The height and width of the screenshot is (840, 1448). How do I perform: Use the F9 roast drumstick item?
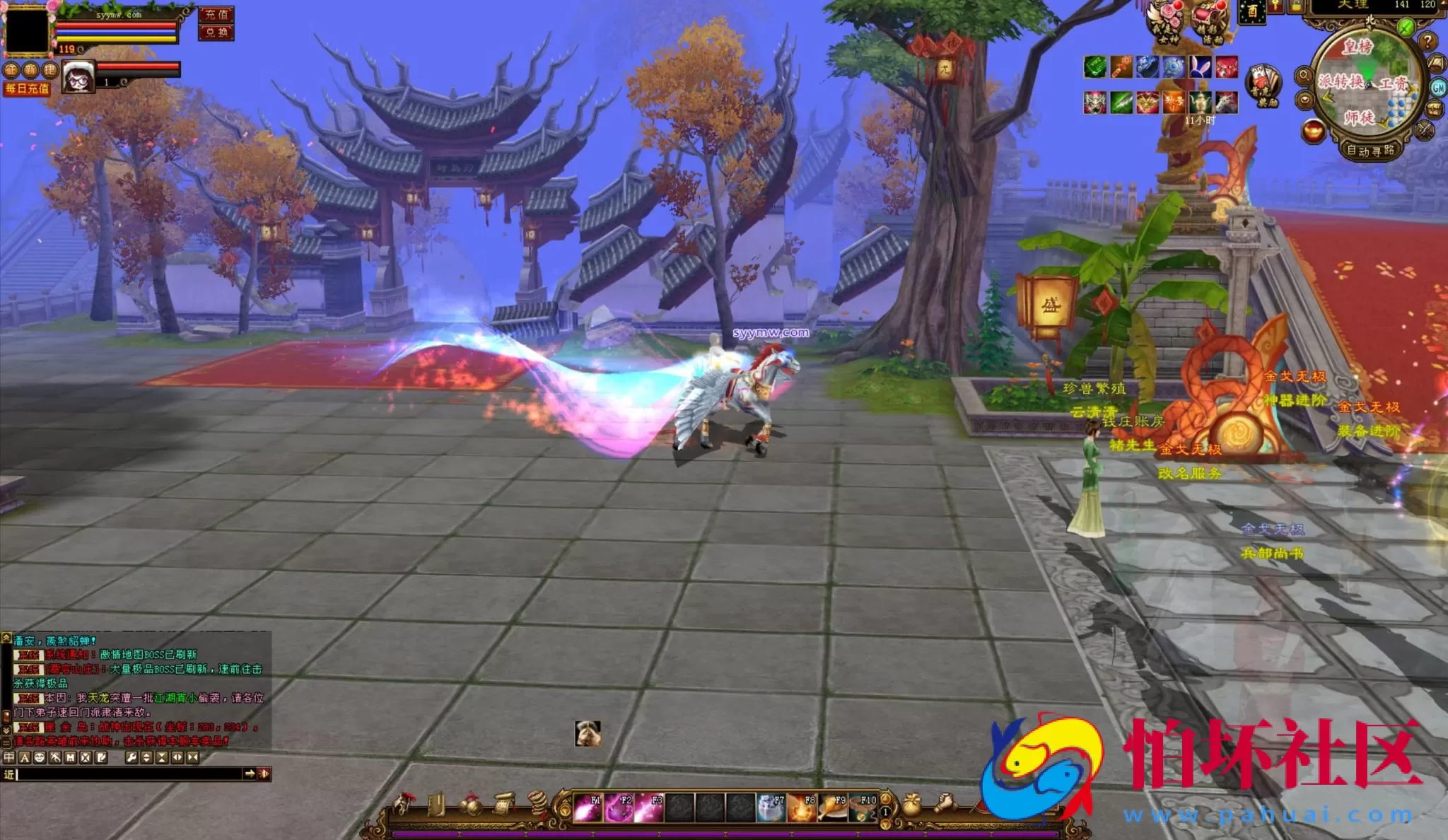(x=832, y=807)
